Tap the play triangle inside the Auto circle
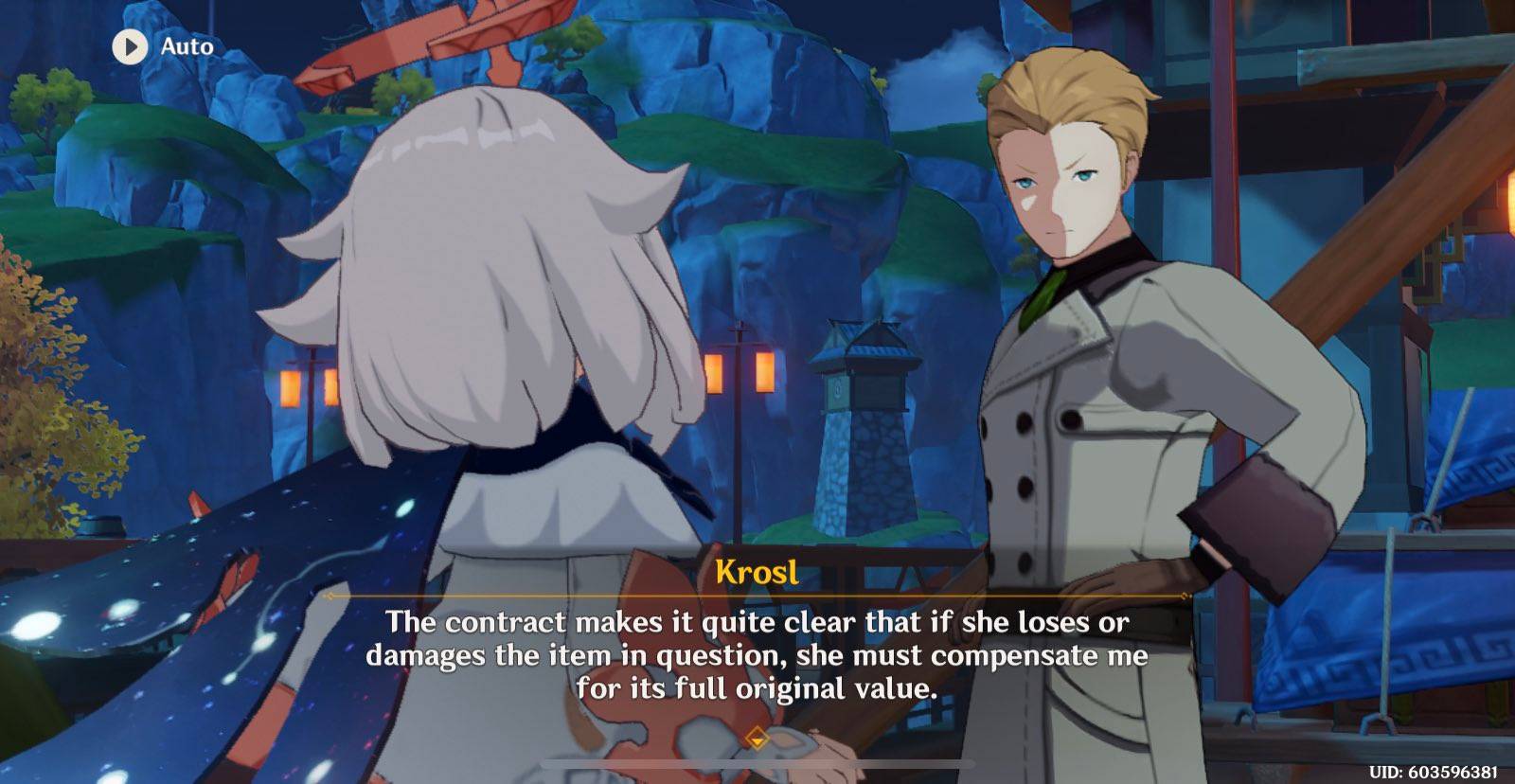Image resolution: width=1515 pixels, height=784 pixels. coord(131,46)
